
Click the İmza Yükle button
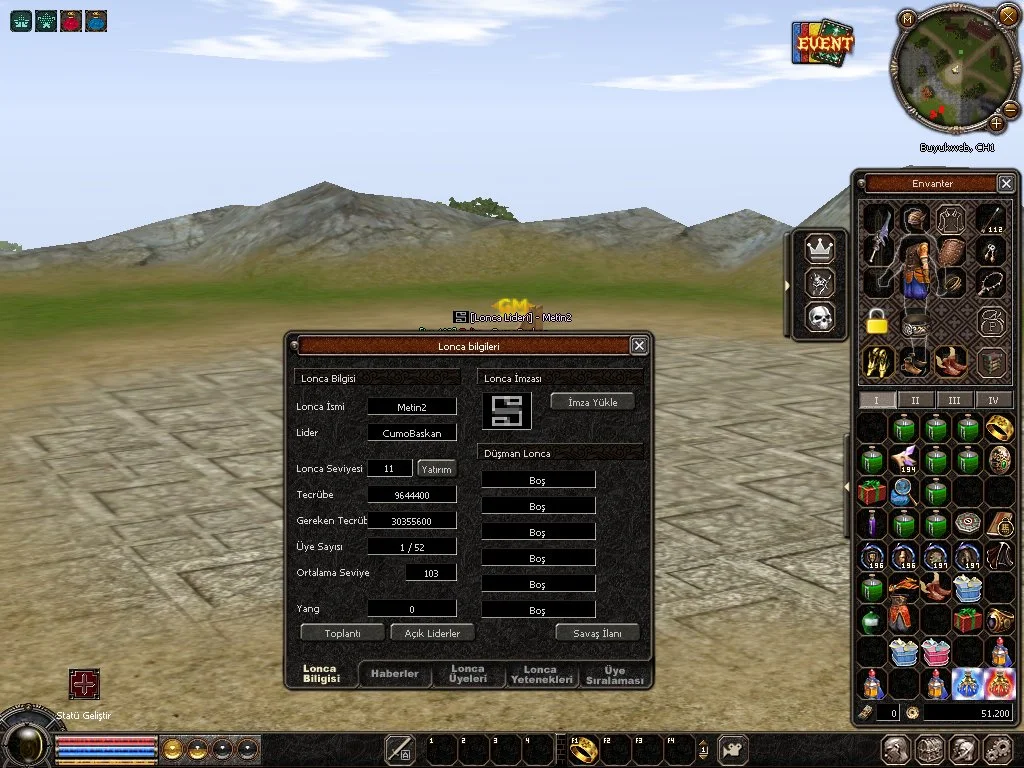(592, 402)
